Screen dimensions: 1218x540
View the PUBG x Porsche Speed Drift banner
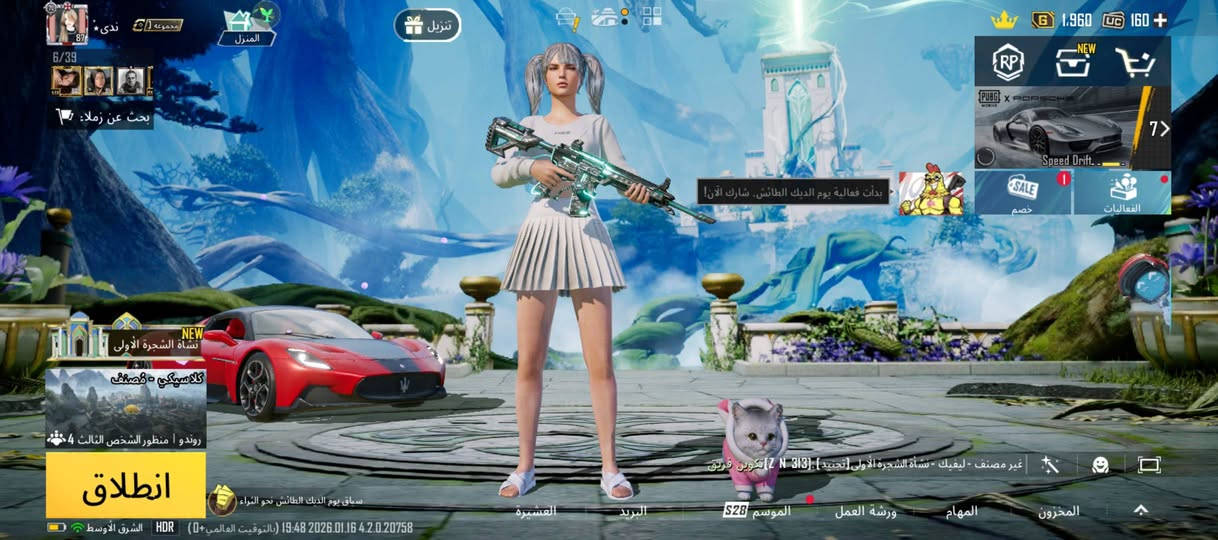pyautogui.click(x=1072, y=127)
